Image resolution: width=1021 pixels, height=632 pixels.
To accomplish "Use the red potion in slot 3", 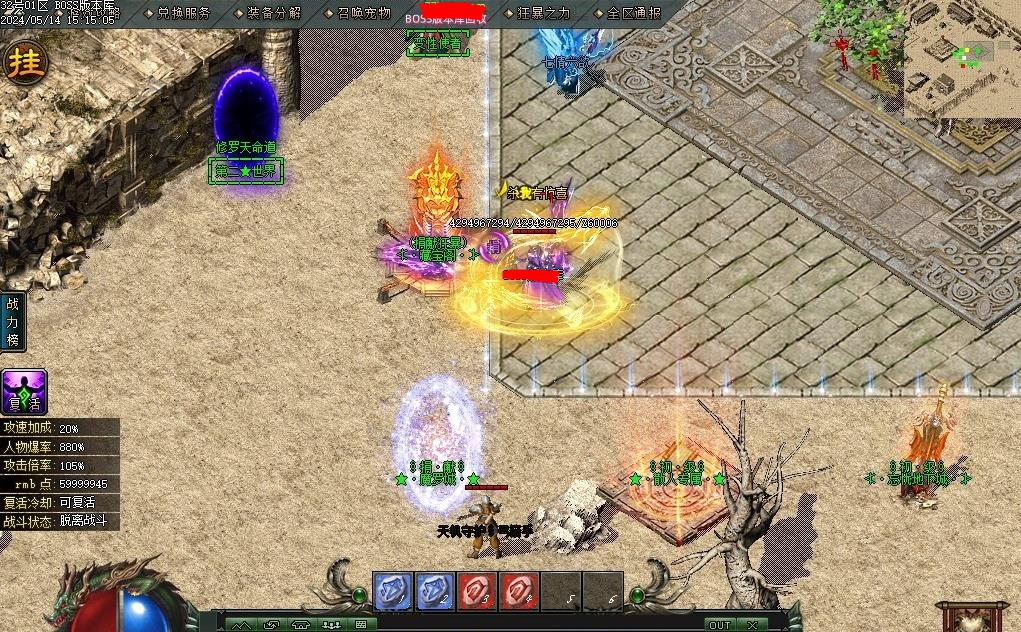I will pos(477,590).
